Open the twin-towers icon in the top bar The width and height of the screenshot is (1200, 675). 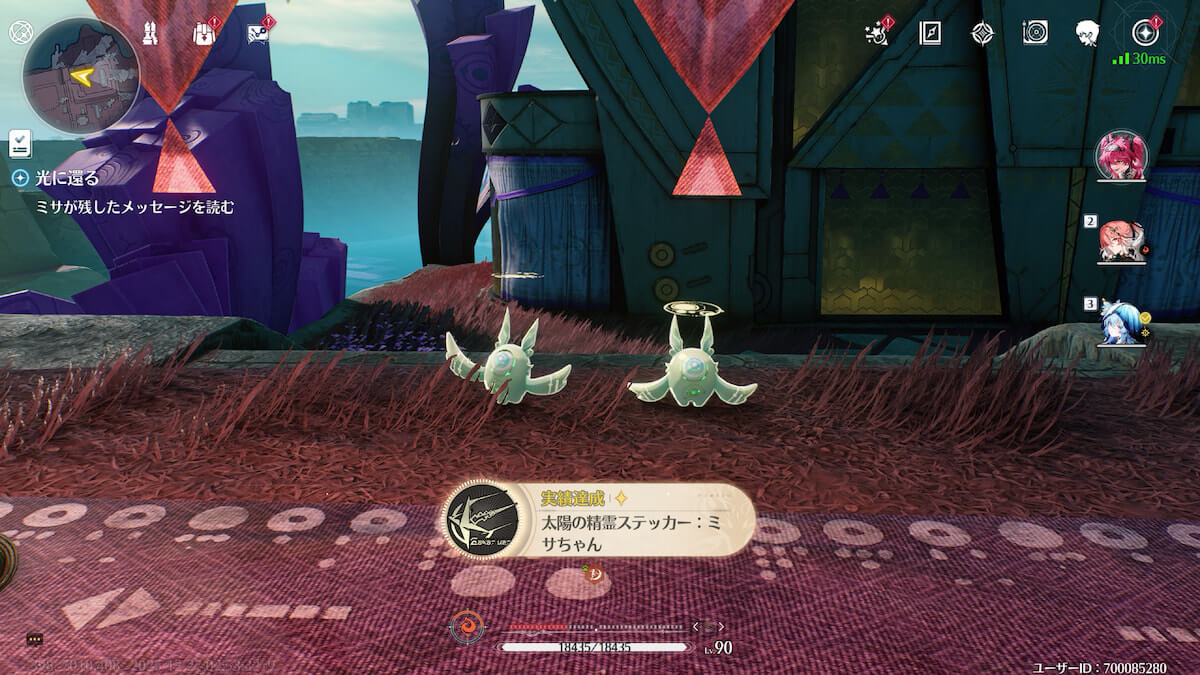pos(151,33)
